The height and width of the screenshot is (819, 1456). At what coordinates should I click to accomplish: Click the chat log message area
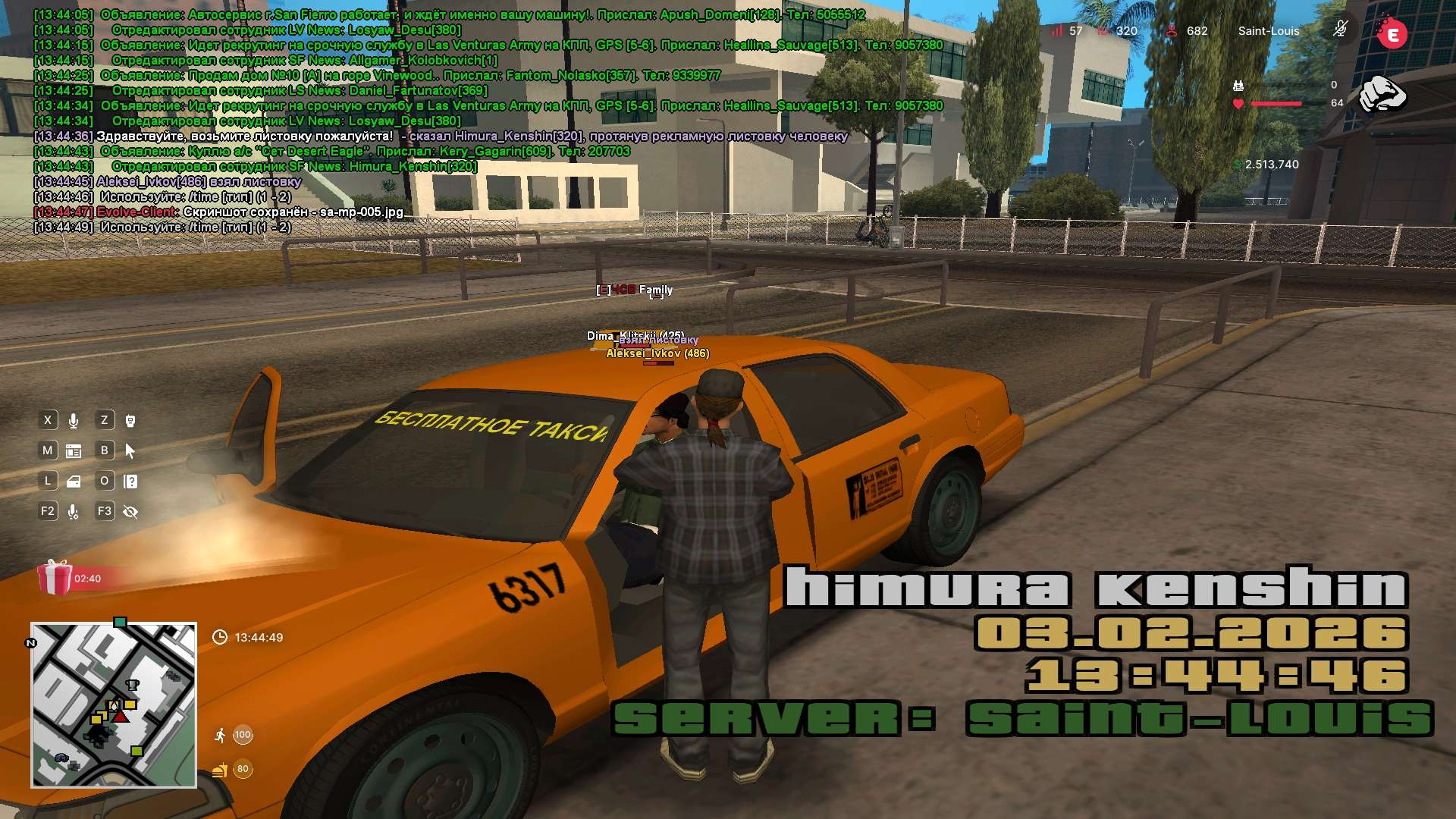[455, 121]
